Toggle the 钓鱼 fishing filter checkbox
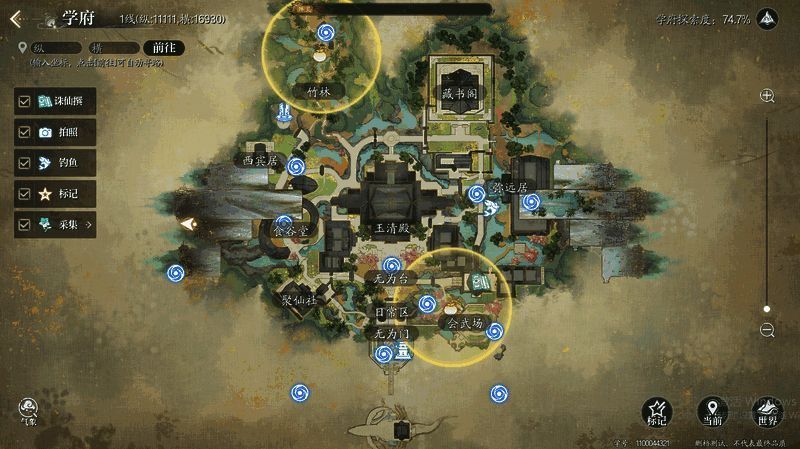 click(x=23, y=163)
